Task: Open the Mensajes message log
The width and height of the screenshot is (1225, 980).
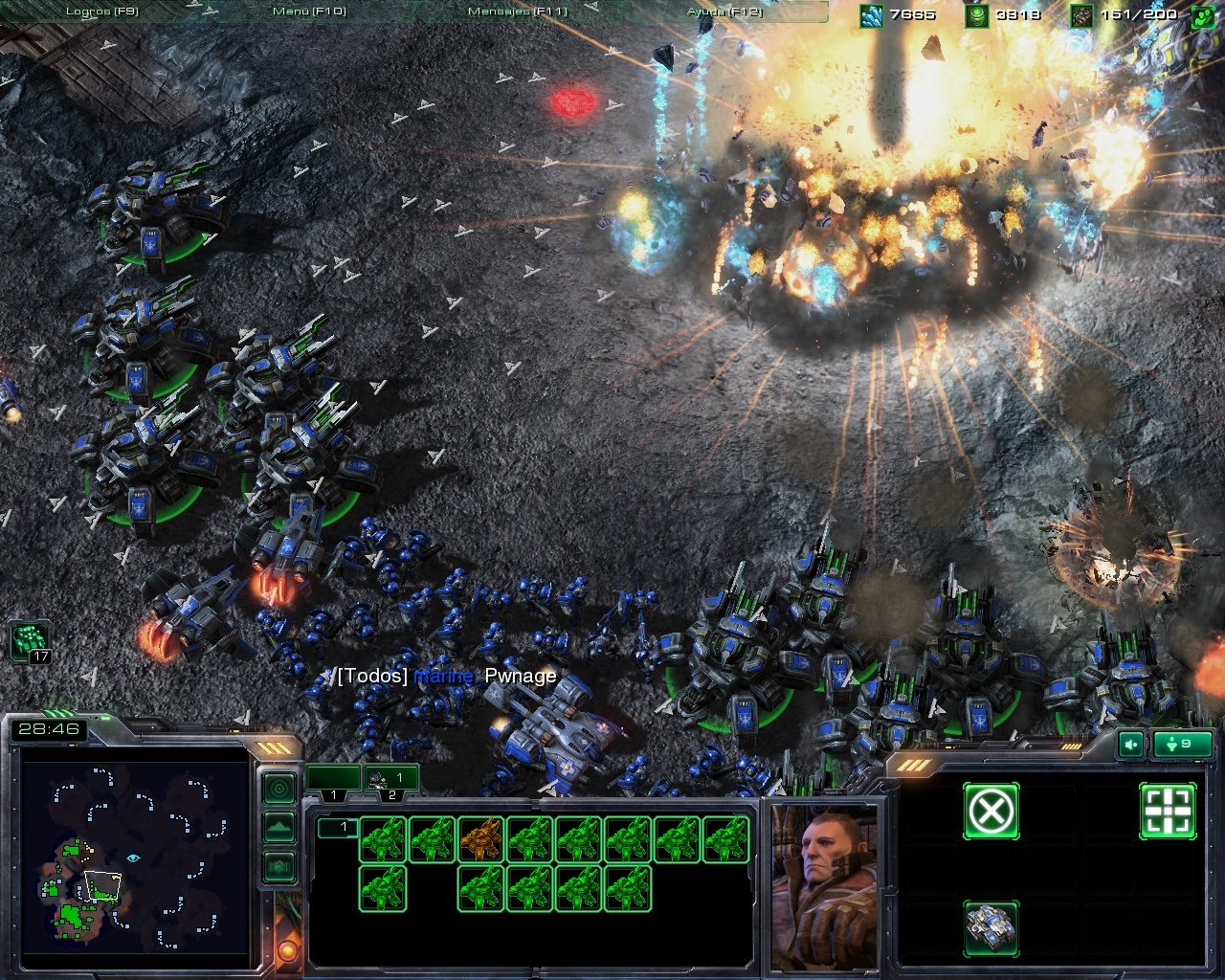Action: [x=518, y=11]
